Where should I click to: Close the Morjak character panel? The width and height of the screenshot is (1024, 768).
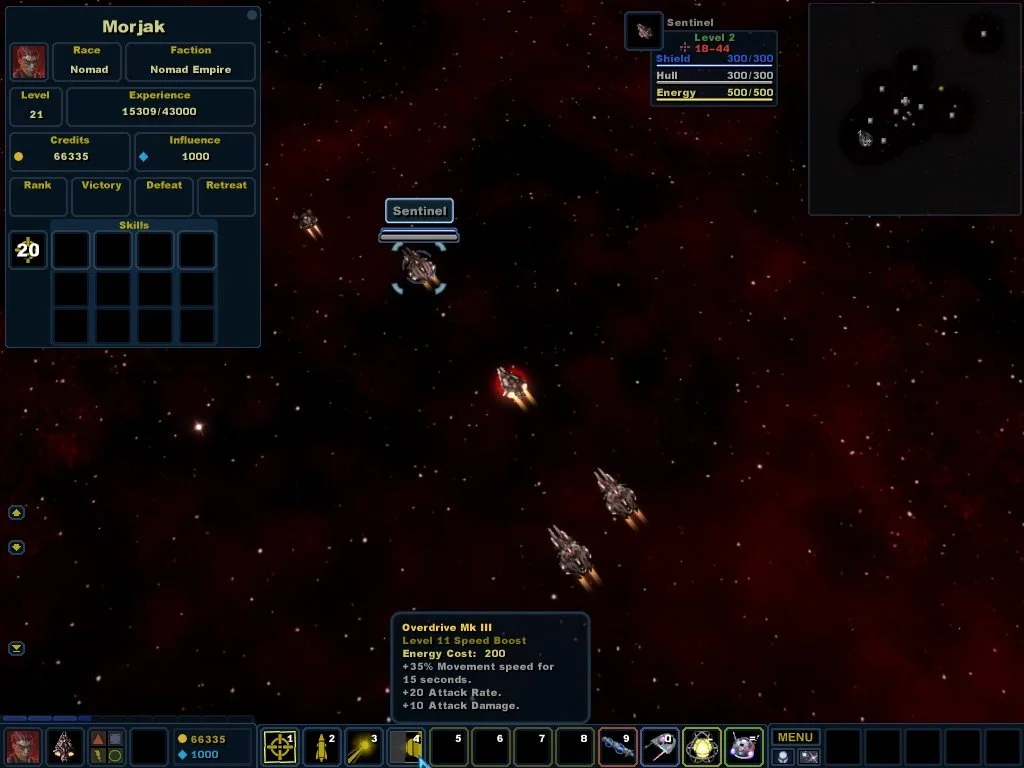pos(251,15)
